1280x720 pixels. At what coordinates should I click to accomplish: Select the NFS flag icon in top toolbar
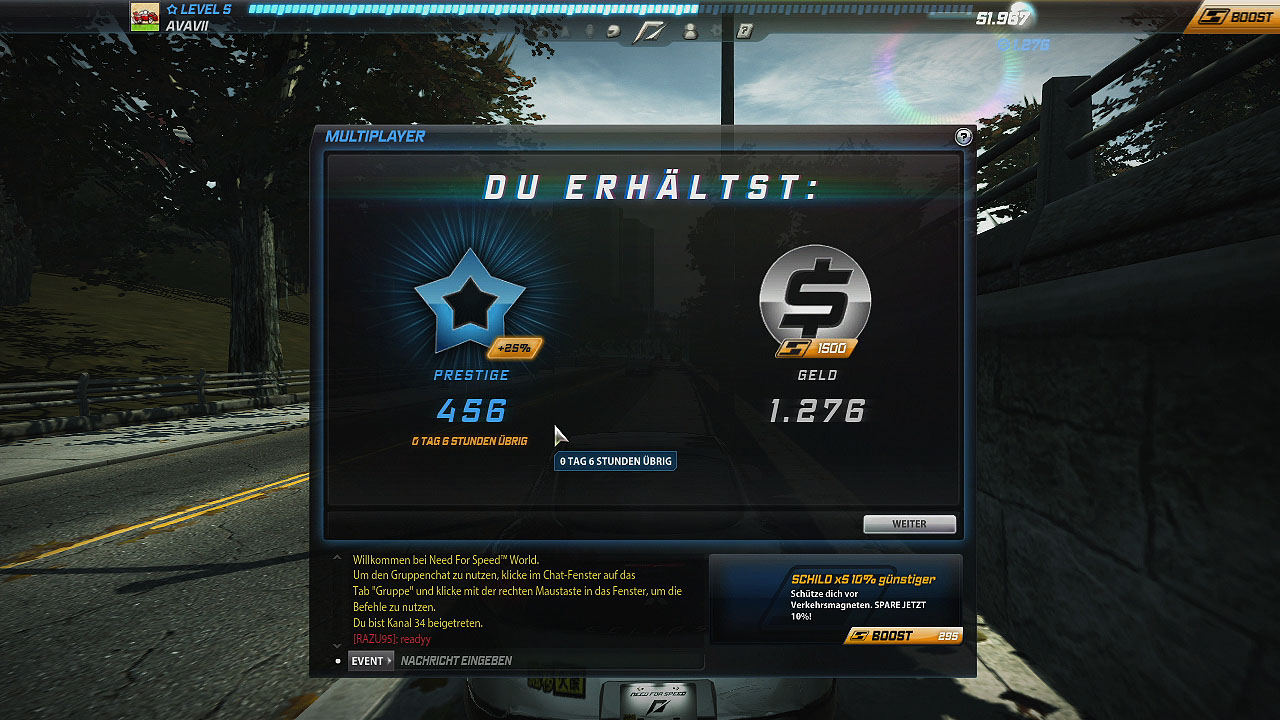[650, 32]
